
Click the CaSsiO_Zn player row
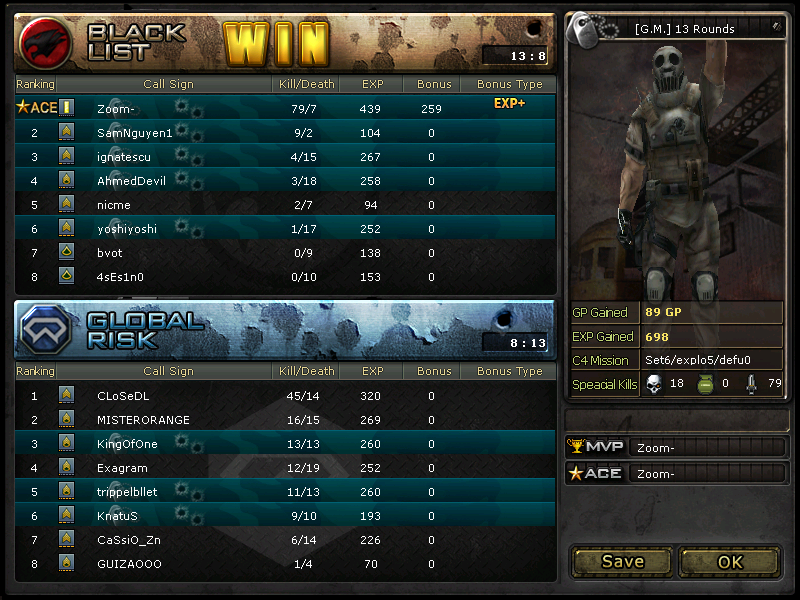pyautogui.click(x=129, y=539)
